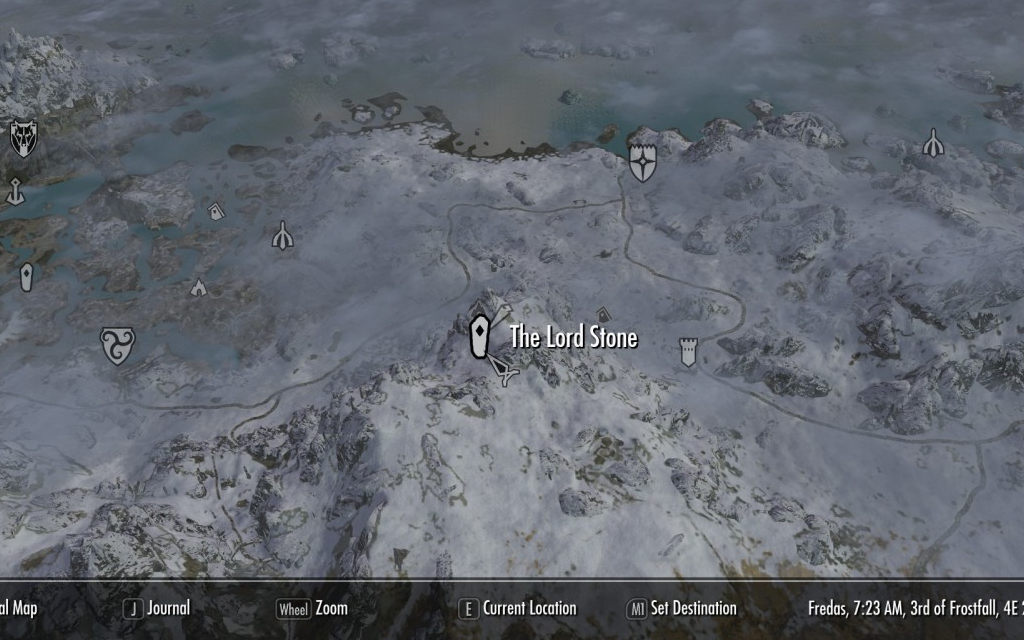Choose the Solitude wolf-head shield marker
1024x640 pixels.
23,138
